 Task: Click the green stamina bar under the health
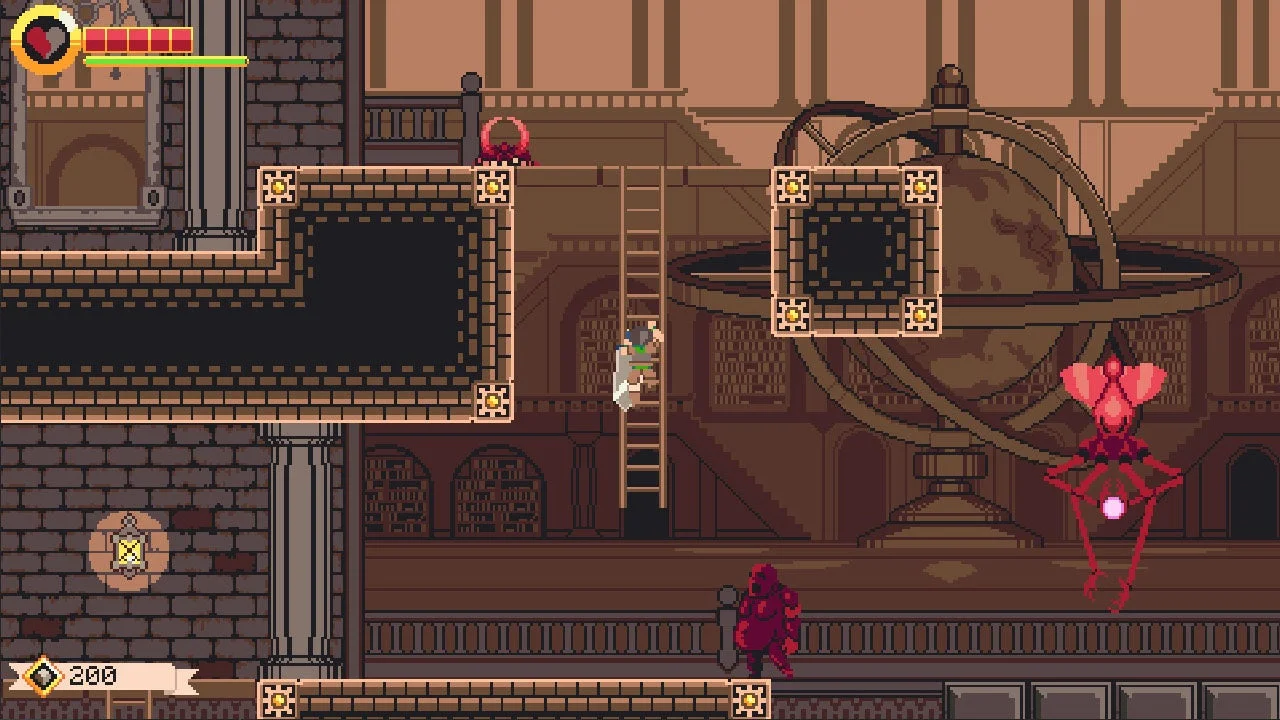pyautogui.click(x=165, y=60)
